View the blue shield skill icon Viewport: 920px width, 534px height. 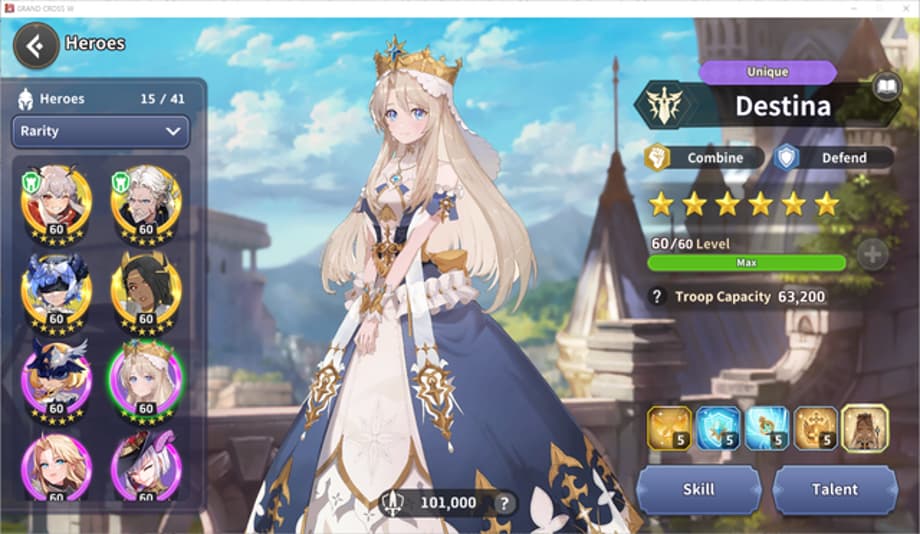pos(717,427)
